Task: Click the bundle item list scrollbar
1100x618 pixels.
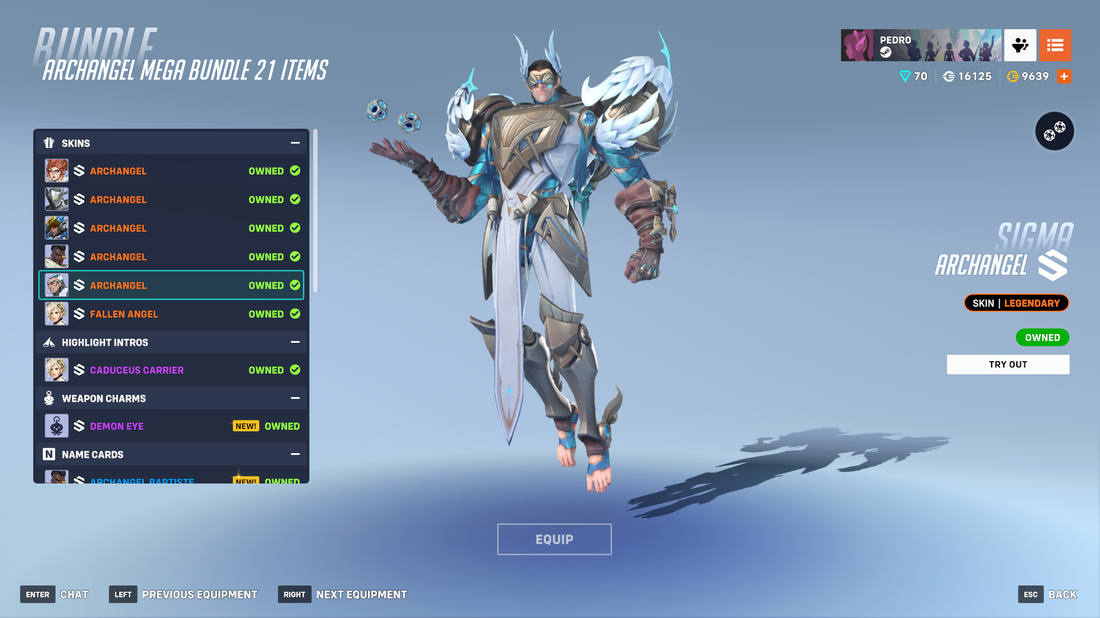Action: [316, 210]
